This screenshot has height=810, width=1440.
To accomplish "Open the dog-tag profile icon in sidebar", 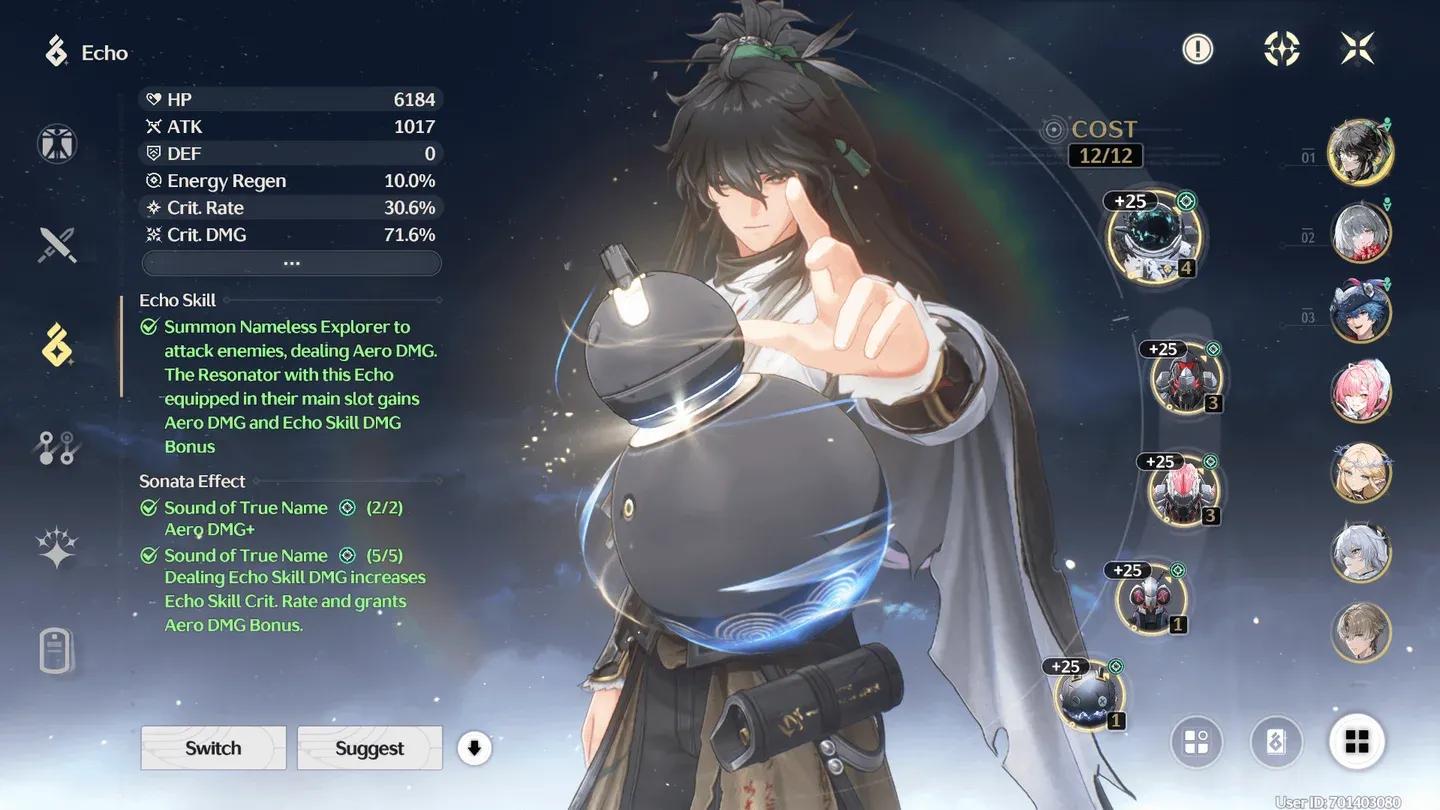I will [56, 649].
